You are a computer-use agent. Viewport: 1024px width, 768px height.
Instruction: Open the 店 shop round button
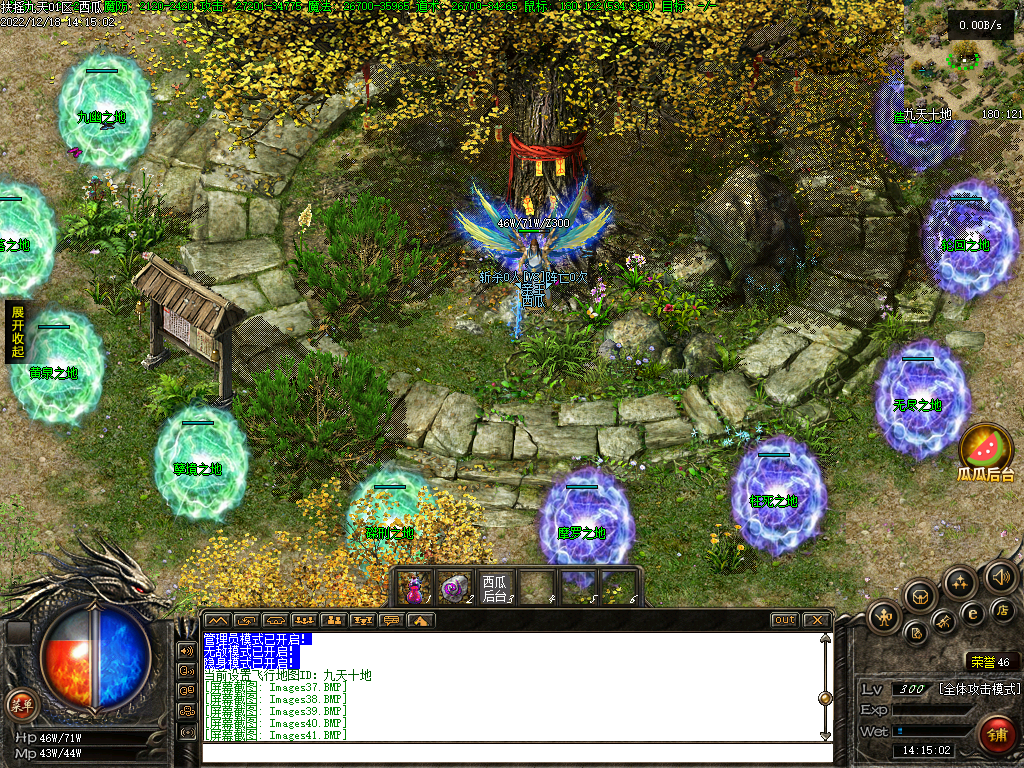pyautogui.click(x=1002, y=610)
